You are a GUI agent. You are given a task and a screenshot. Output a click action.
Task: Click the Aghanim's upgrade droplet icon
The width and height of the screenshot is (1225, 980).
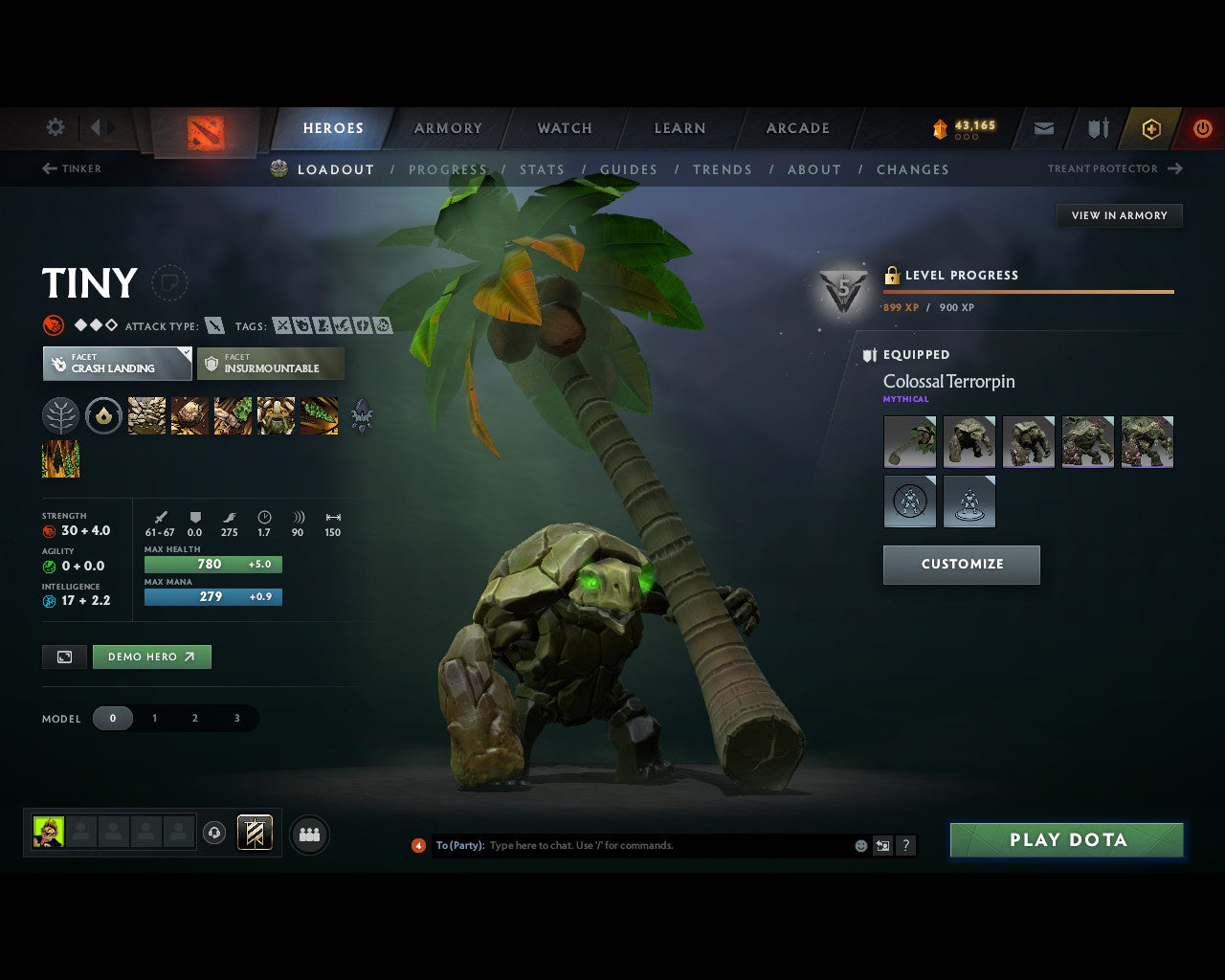point(104,415)
